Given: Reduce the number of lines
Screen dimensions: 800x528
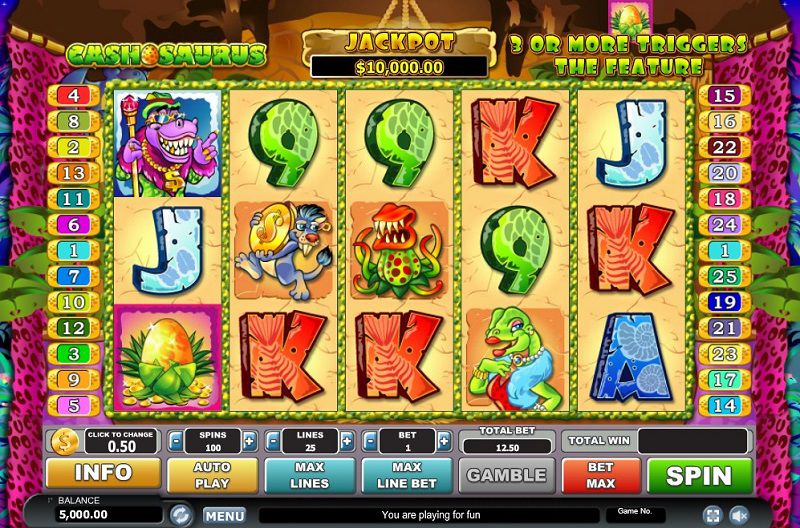Looking at the screenshot, I should coord(272,441).
